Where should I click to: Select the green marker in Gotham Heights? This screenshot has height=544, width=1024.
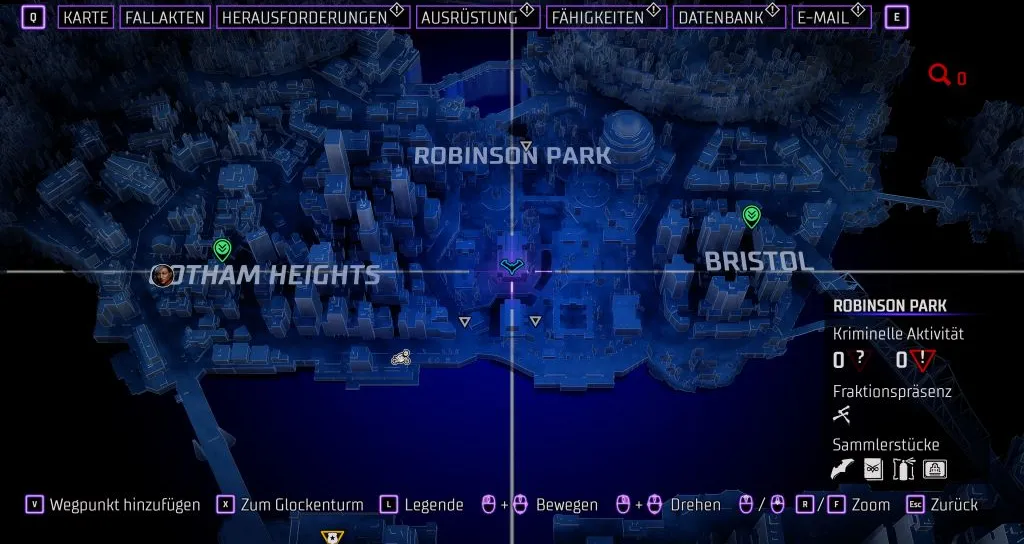[222, 249]
